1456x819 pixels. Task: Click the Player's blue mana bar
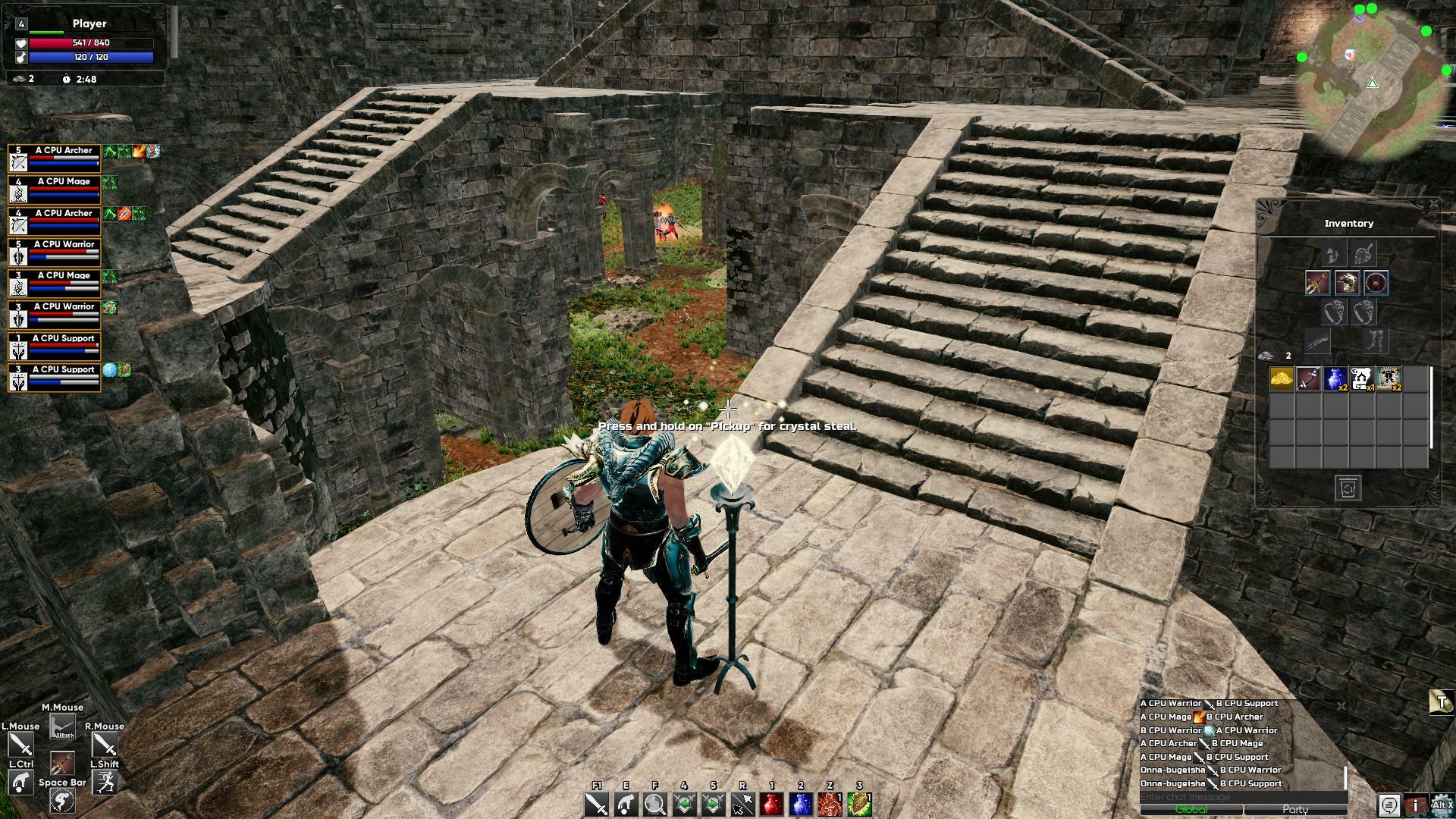click(91, 57)
